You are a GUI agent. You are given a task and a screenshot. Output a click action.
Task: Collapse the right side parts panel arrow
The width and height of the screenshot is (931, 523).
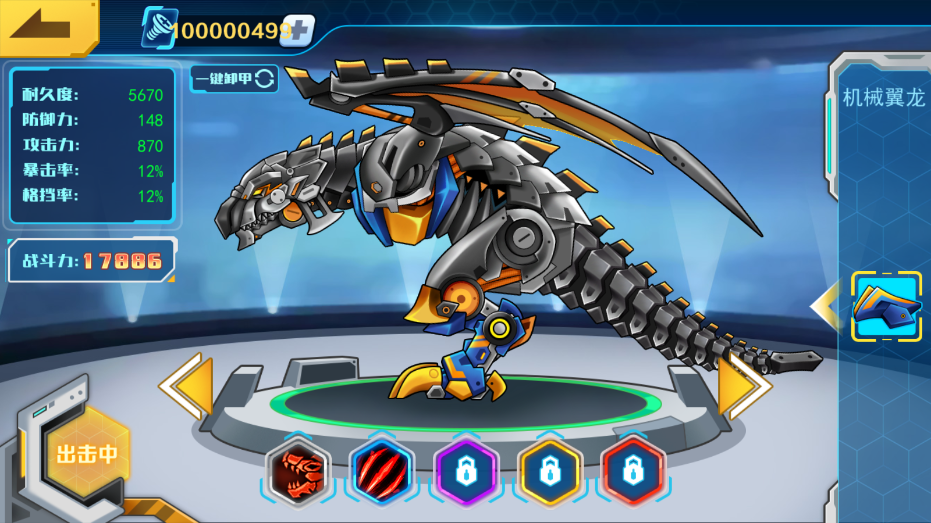[826, 307]
